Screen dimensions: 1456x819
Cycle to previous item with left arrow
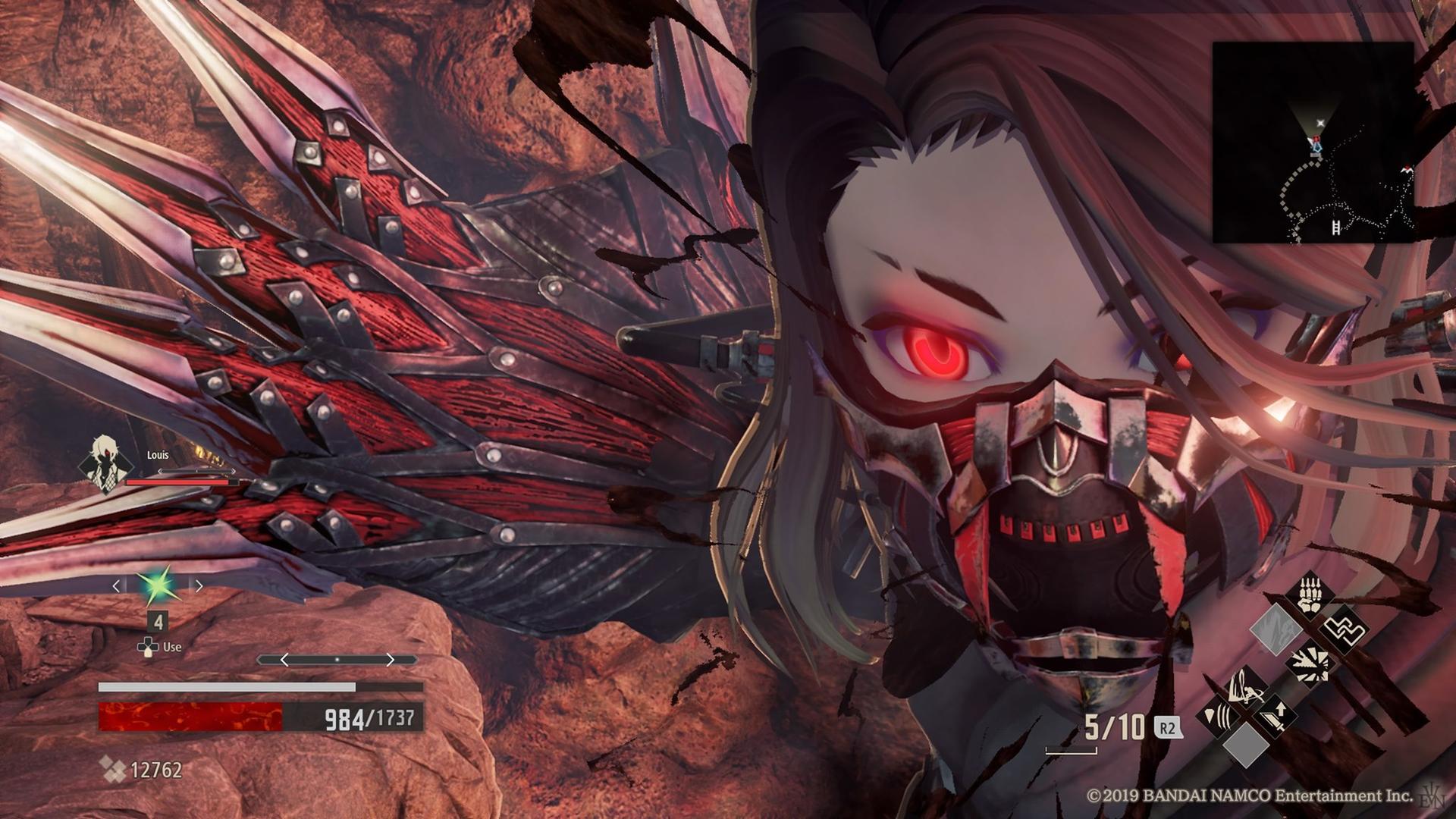[116, 585]
